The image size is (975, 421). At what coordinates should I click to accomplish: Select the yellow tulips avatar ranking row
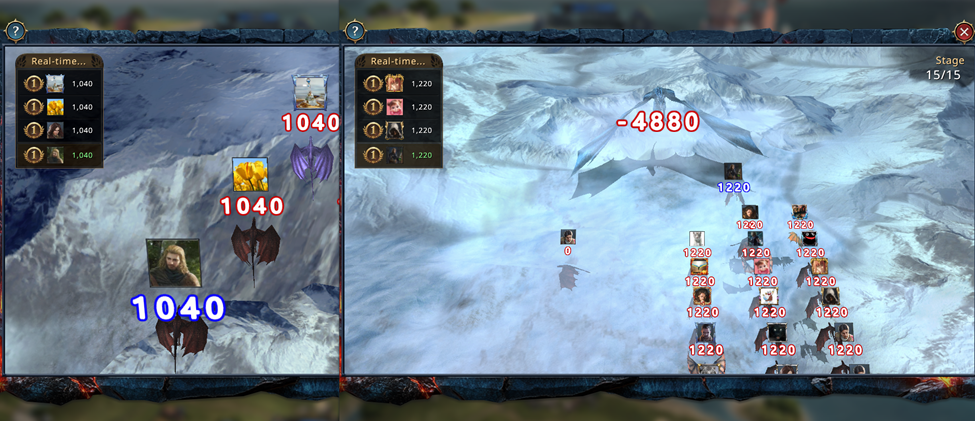pos(59,107)
